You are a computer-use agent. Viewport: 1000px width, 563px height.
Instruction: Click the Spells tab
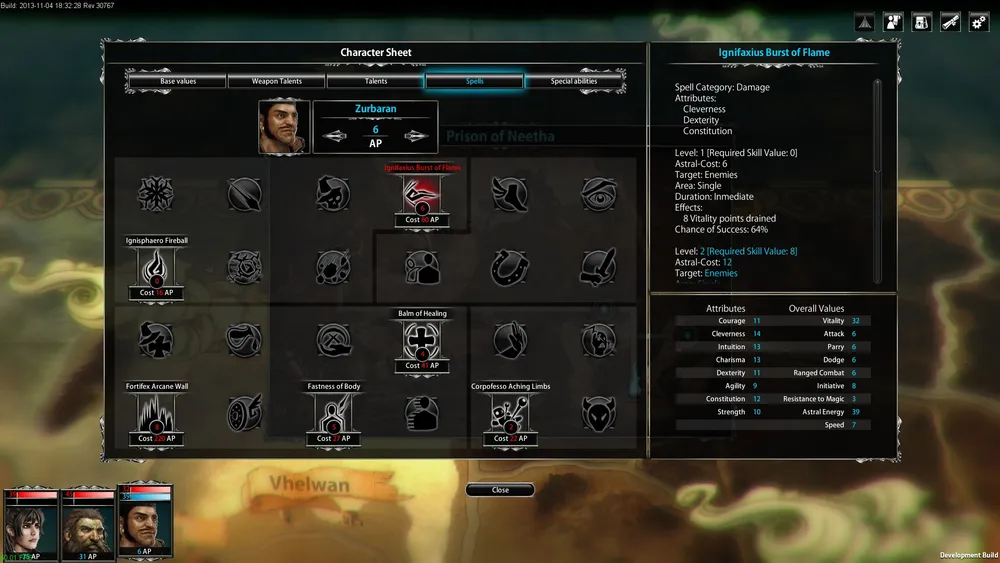click(x=474, y=81)
